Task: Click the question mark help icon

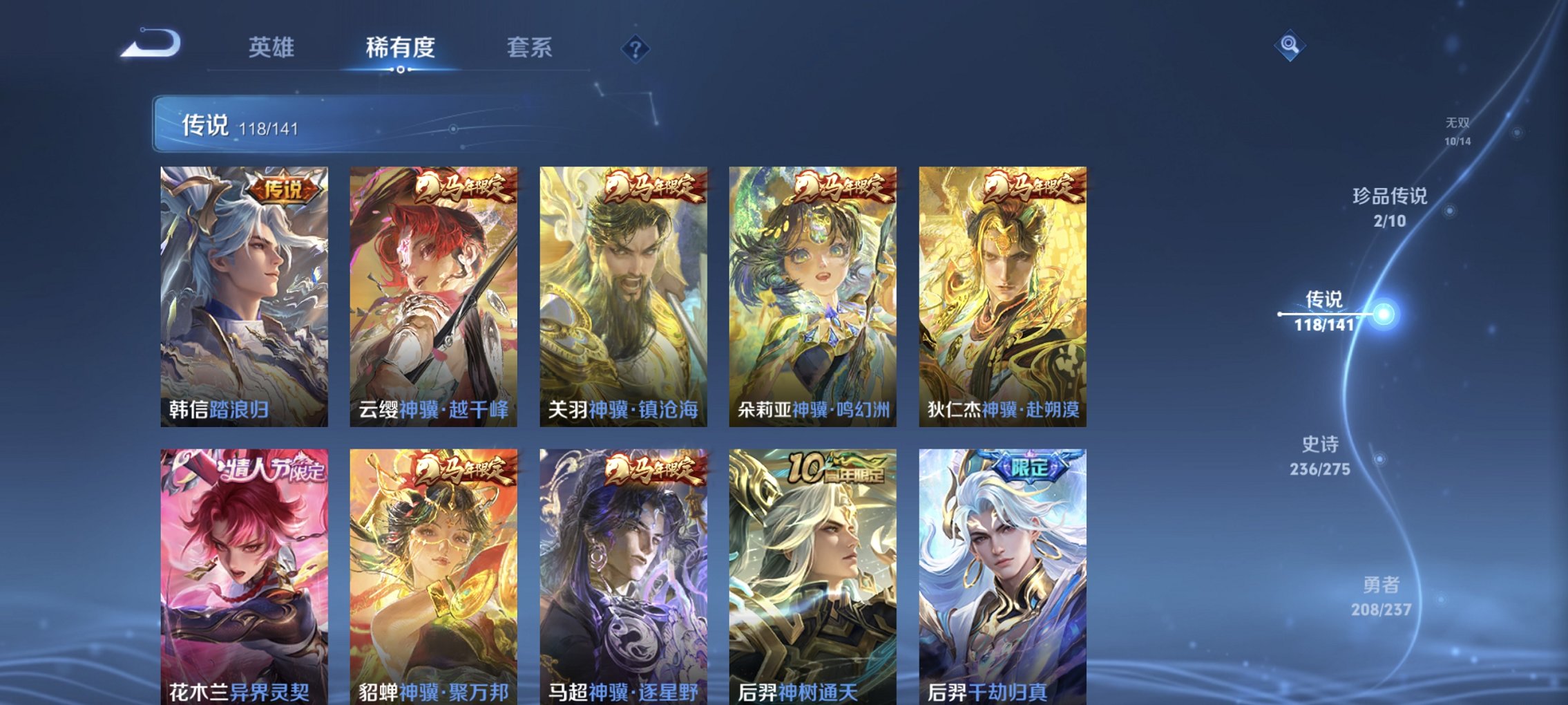Action: point(636,49)
